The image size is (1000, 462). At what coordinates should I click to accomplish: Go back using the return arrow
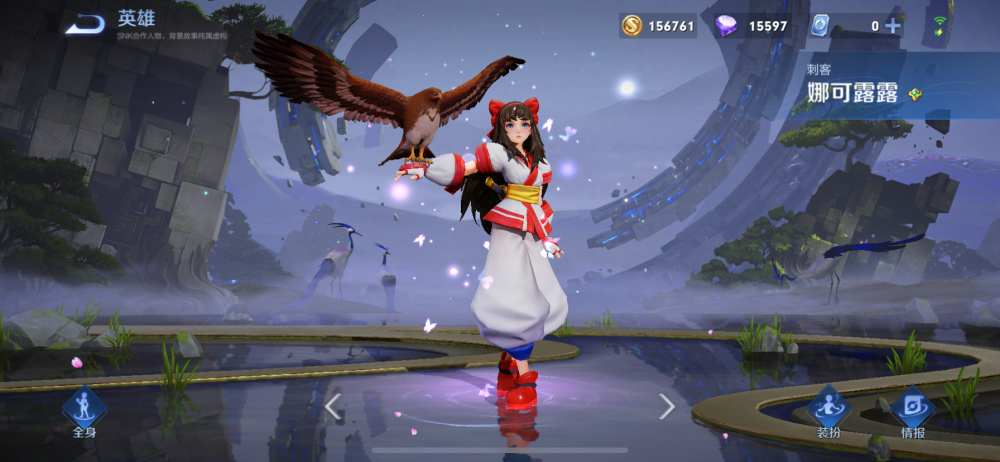pos(86,24)
